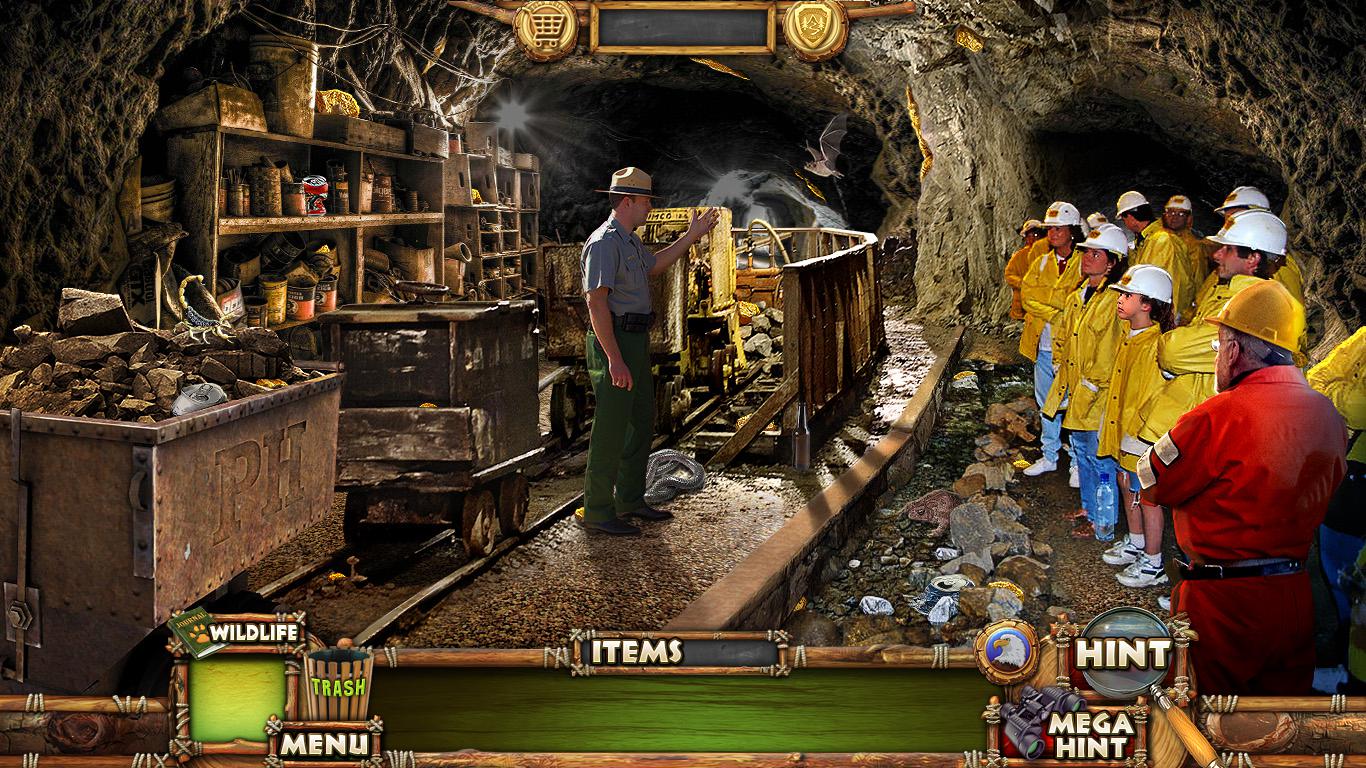Open the shopping cart store

click(546, 26)
